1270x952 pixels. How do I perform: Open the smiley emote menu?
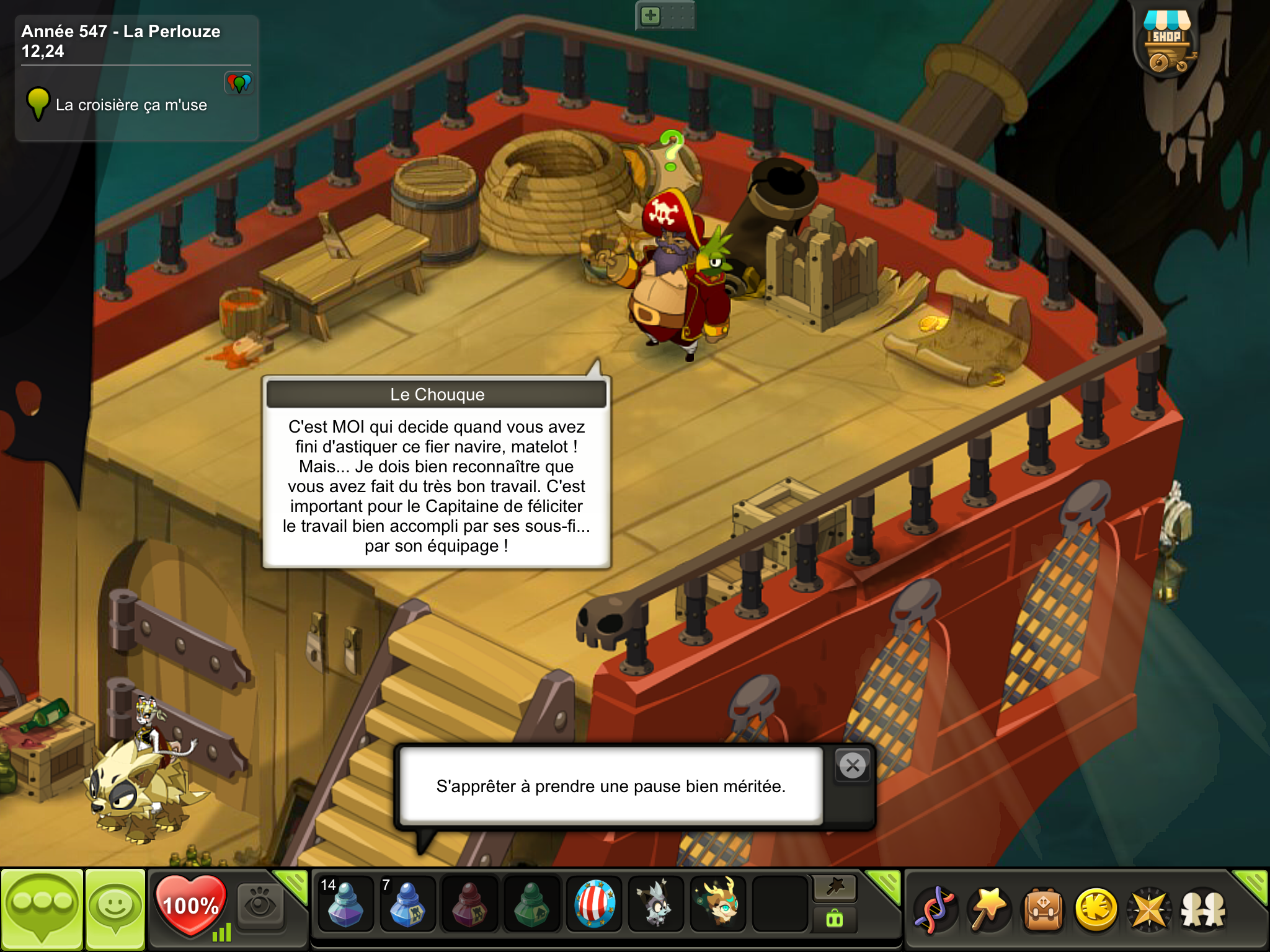pos(115,909)
